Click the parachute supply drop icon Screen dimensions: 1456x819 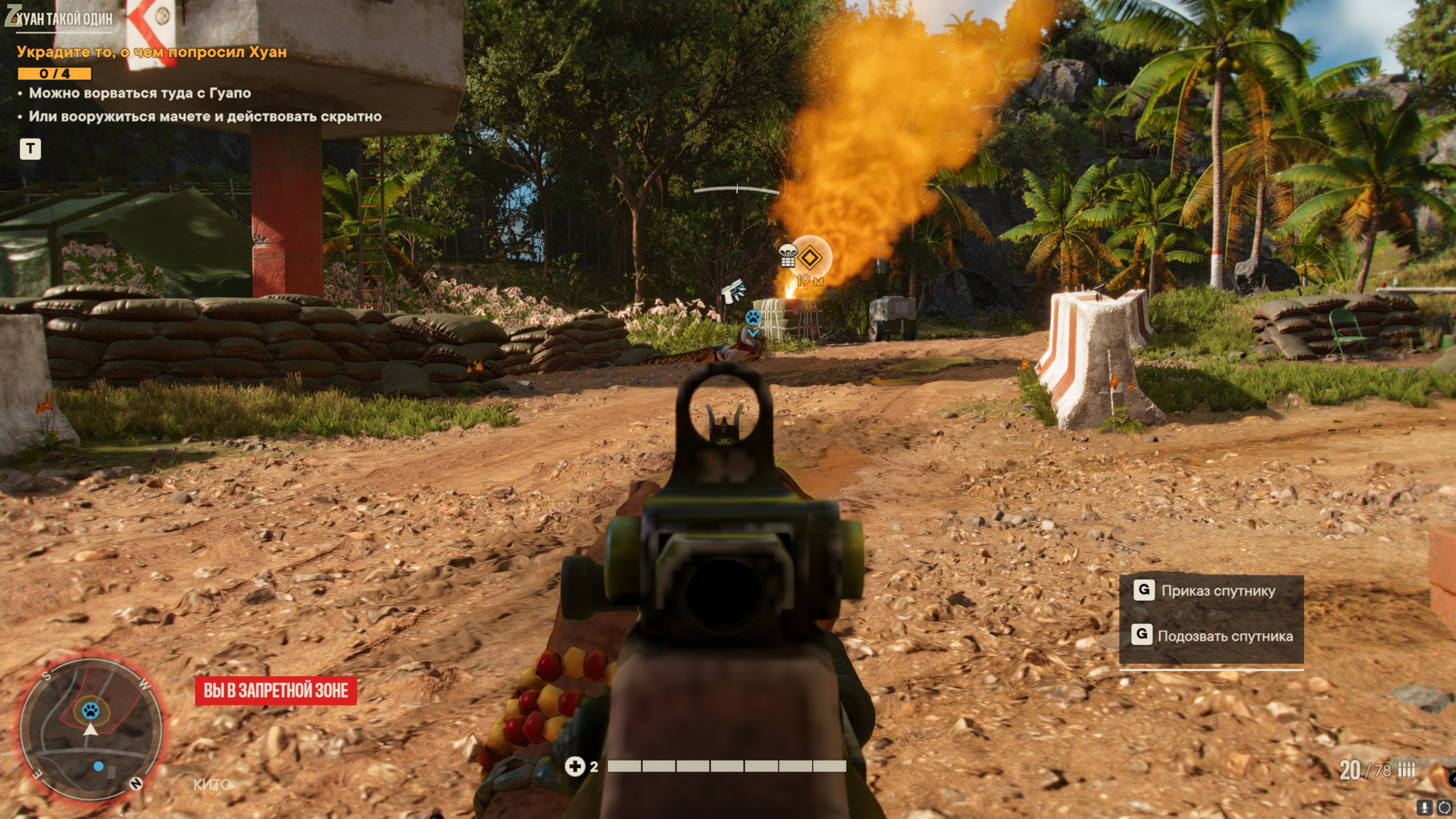pos(788,256)
